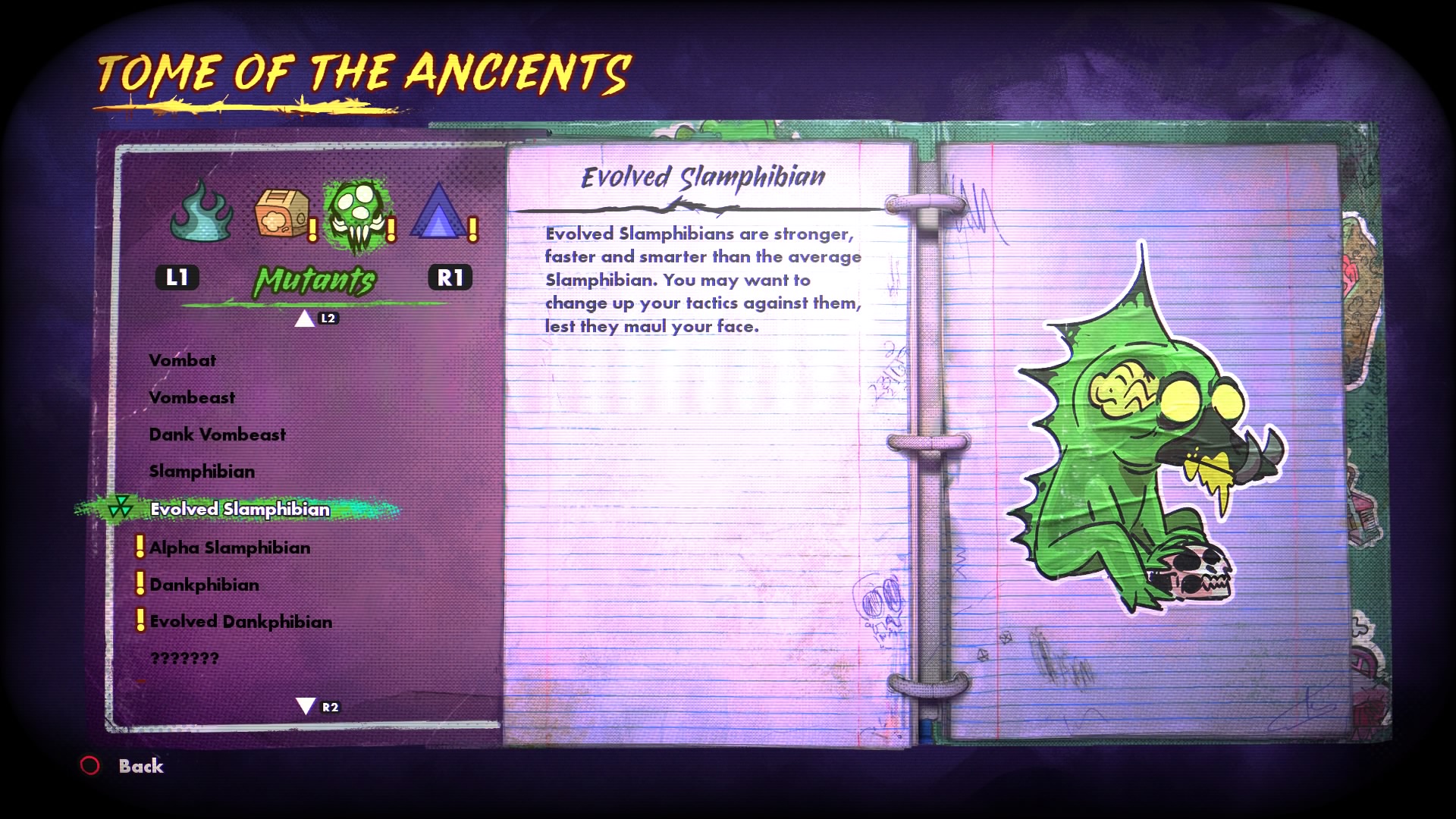The width and height of the screenshot is (1456, 819).
Task: Select the Vombat entry
Action: pyautogui.click(x=182, y=360)
